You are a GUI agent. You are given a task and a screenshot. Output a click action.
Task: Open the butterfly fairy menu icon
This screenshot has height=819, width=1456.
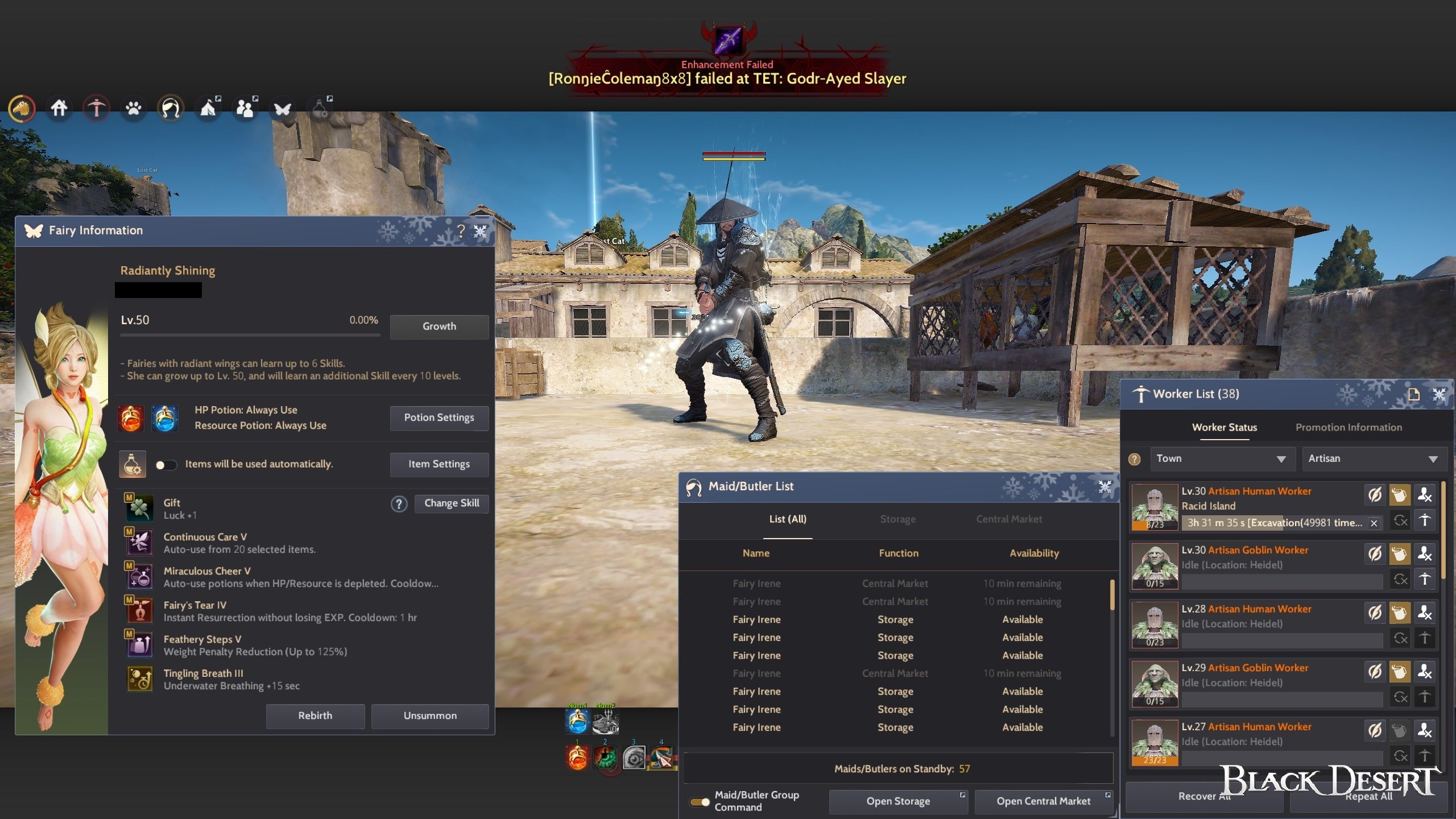pyautogui.click(x=282, y=108)
